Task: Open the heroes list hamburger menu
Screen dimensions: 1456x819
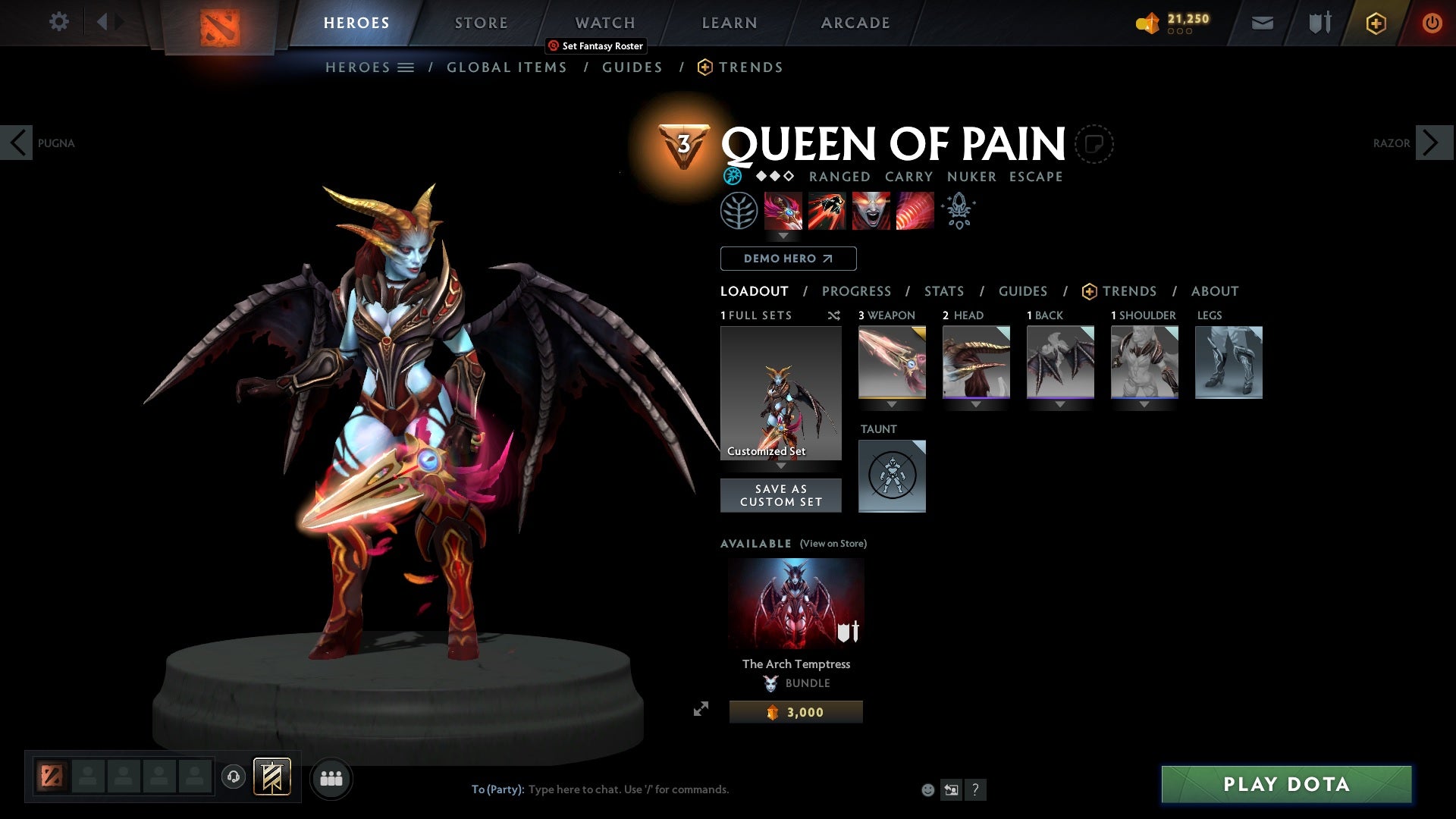Action: 407,67
